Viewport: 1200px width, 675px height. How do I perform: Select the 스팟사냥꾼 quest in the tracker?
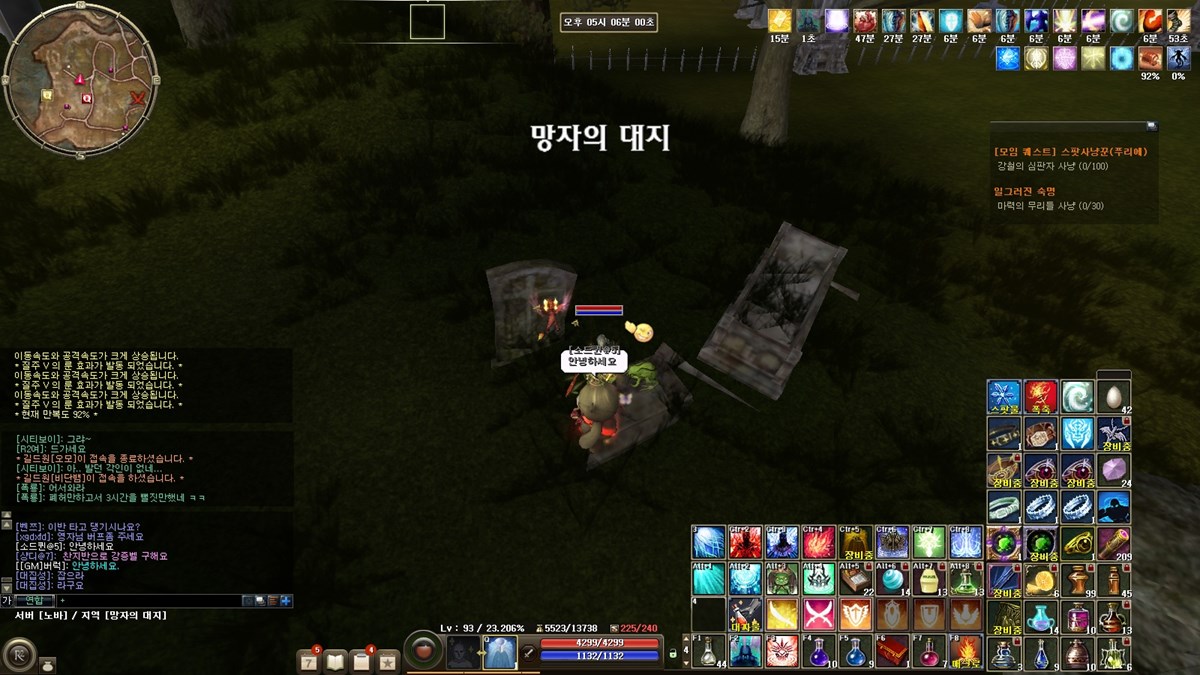pyautogui.click(x=1071, y=152)
